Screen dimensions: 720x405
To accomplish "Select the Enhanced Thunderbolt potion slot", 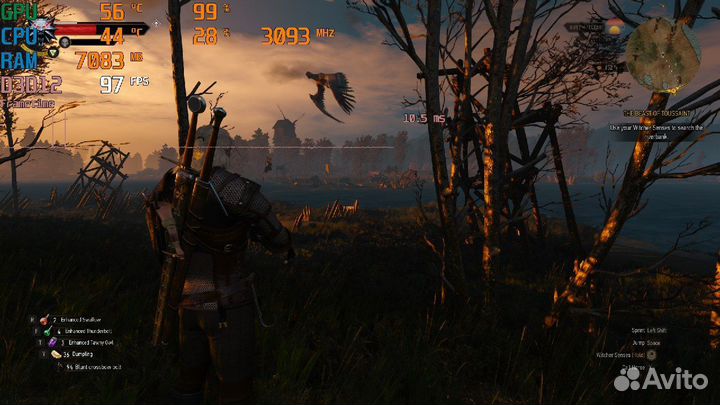I will [x=47, y=330].
